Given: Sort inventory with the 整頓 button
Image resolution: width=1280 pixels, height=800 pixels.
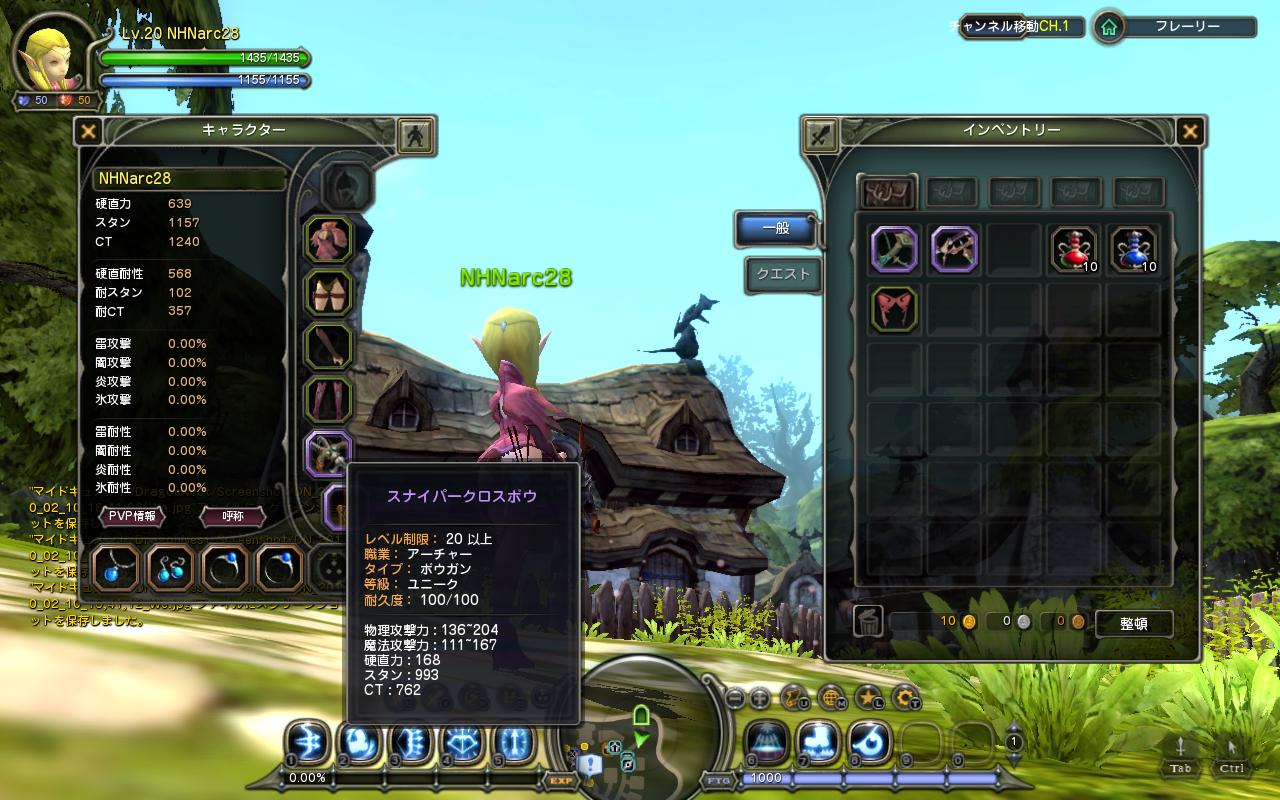Looking at the screenshot, I should pyautogui.click(x=1133, y=623).
